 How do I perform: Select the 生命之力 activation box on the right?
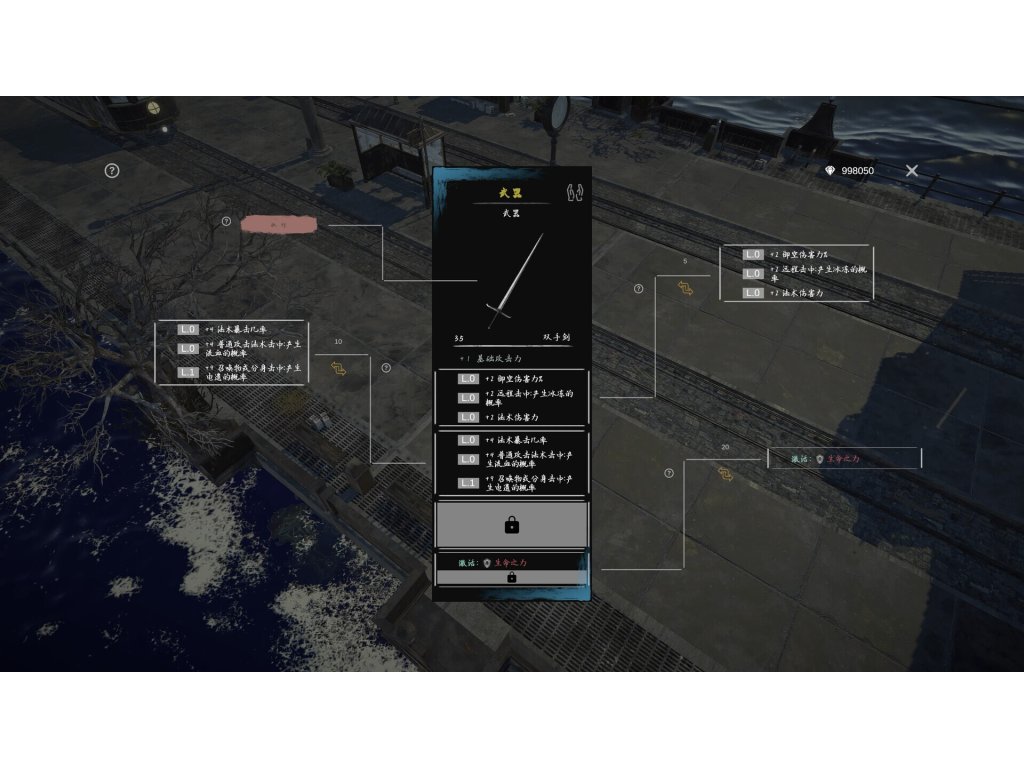pyautogui.click(x=844, y=459)
